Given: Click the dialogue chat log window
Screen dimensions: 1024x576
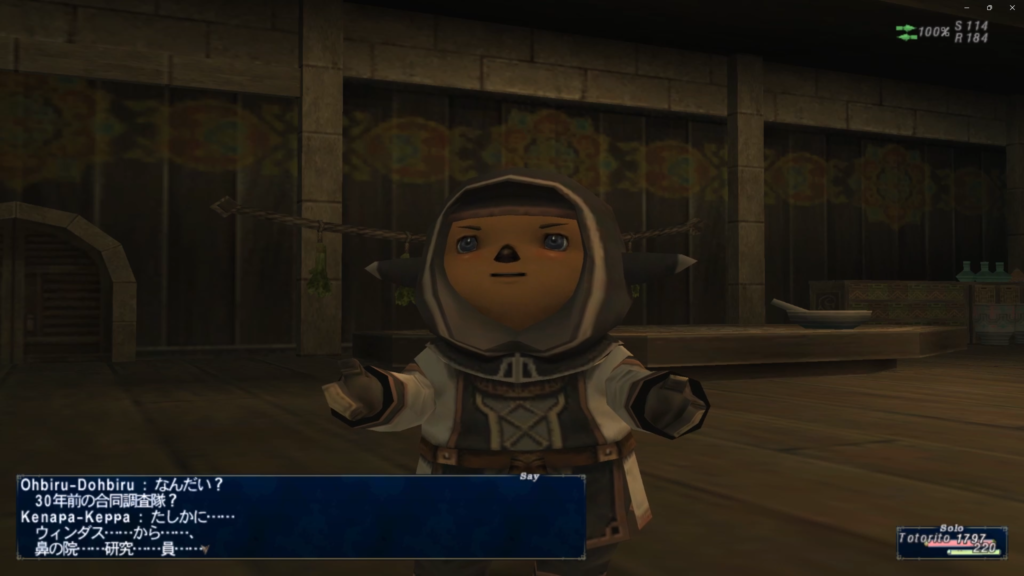Looking at the screenshot, I should coord(300,516).
